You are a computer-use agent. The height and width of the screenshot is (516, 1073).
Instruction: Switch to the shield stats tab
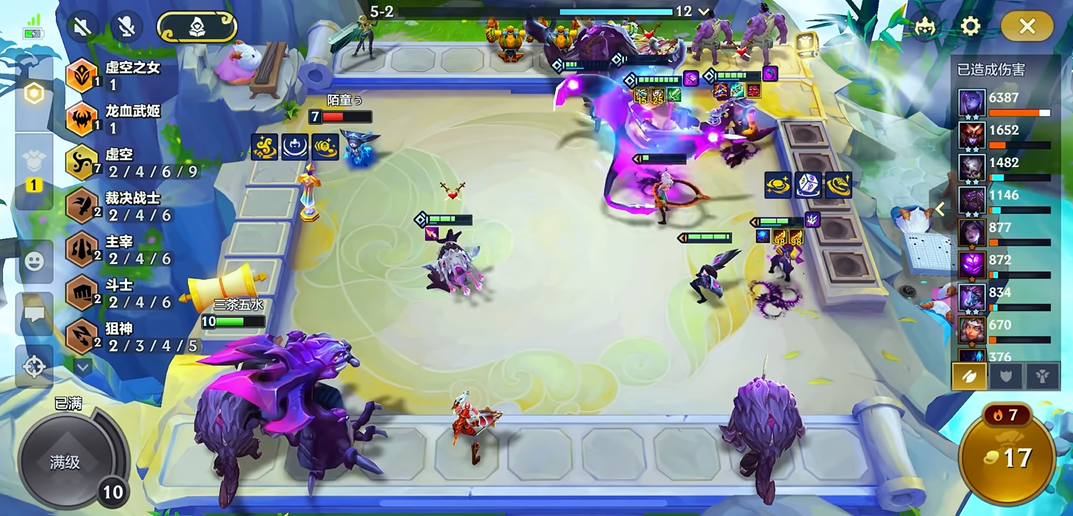1004,376
